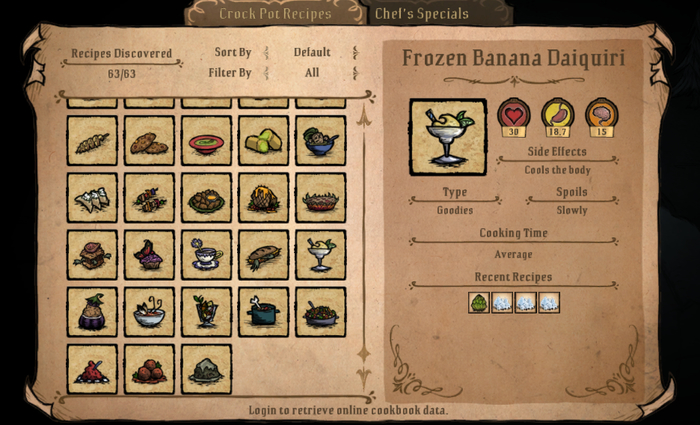Click the green leafy vegetable in Recent Recipes
700x425 pixels.
[x=479, y=302]
